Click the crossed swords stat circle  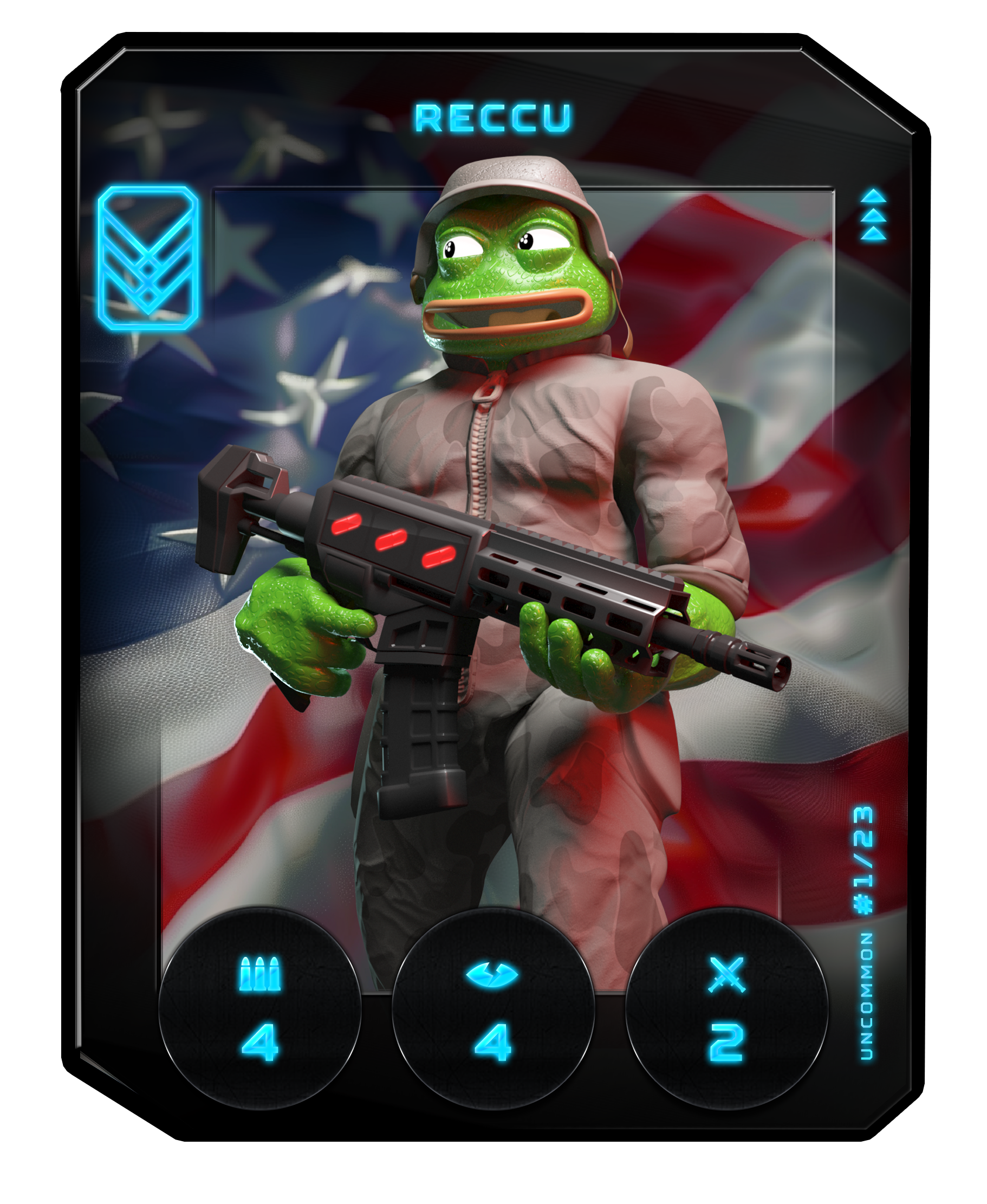[726, 1007]
